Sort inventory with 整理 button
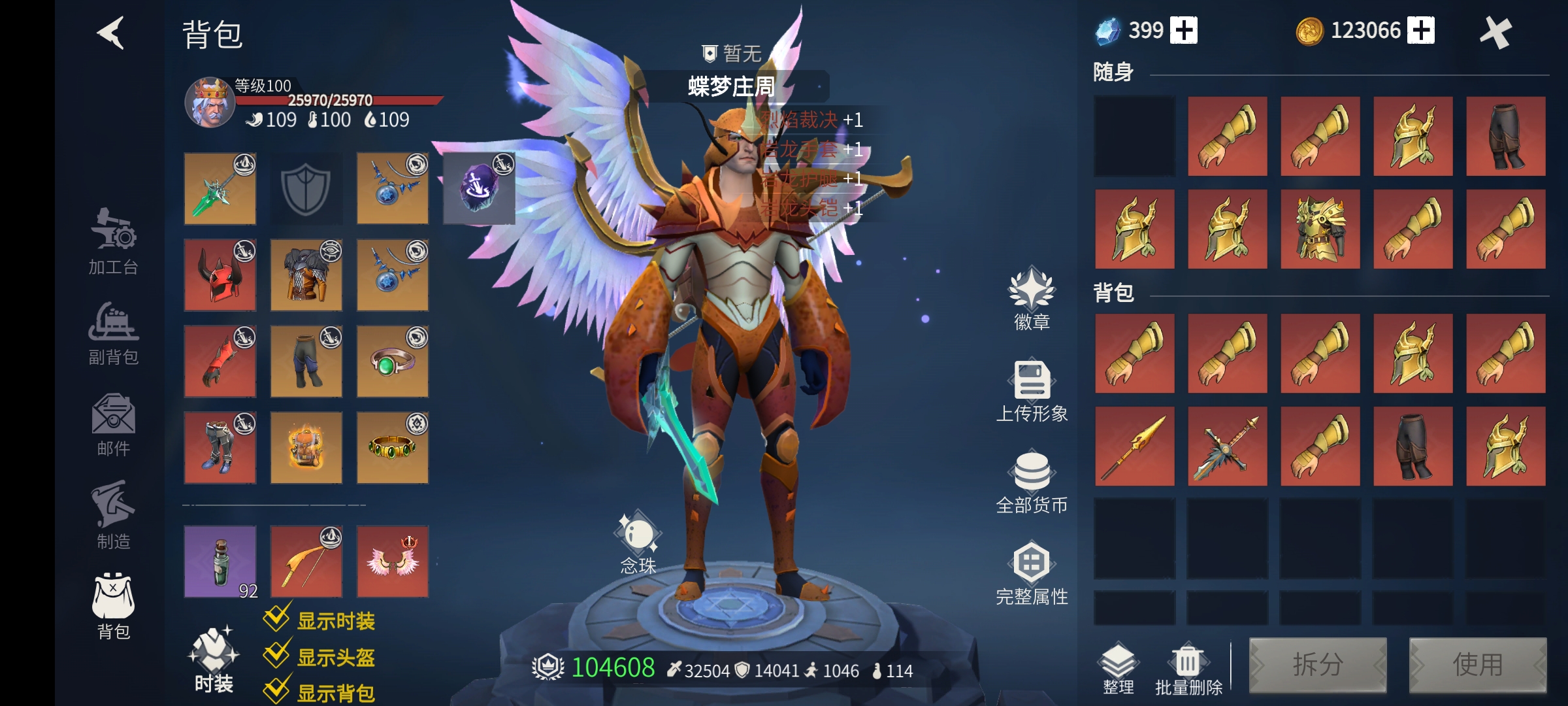The width and height of the screenshot is (1568, 706). [1119, 668]
